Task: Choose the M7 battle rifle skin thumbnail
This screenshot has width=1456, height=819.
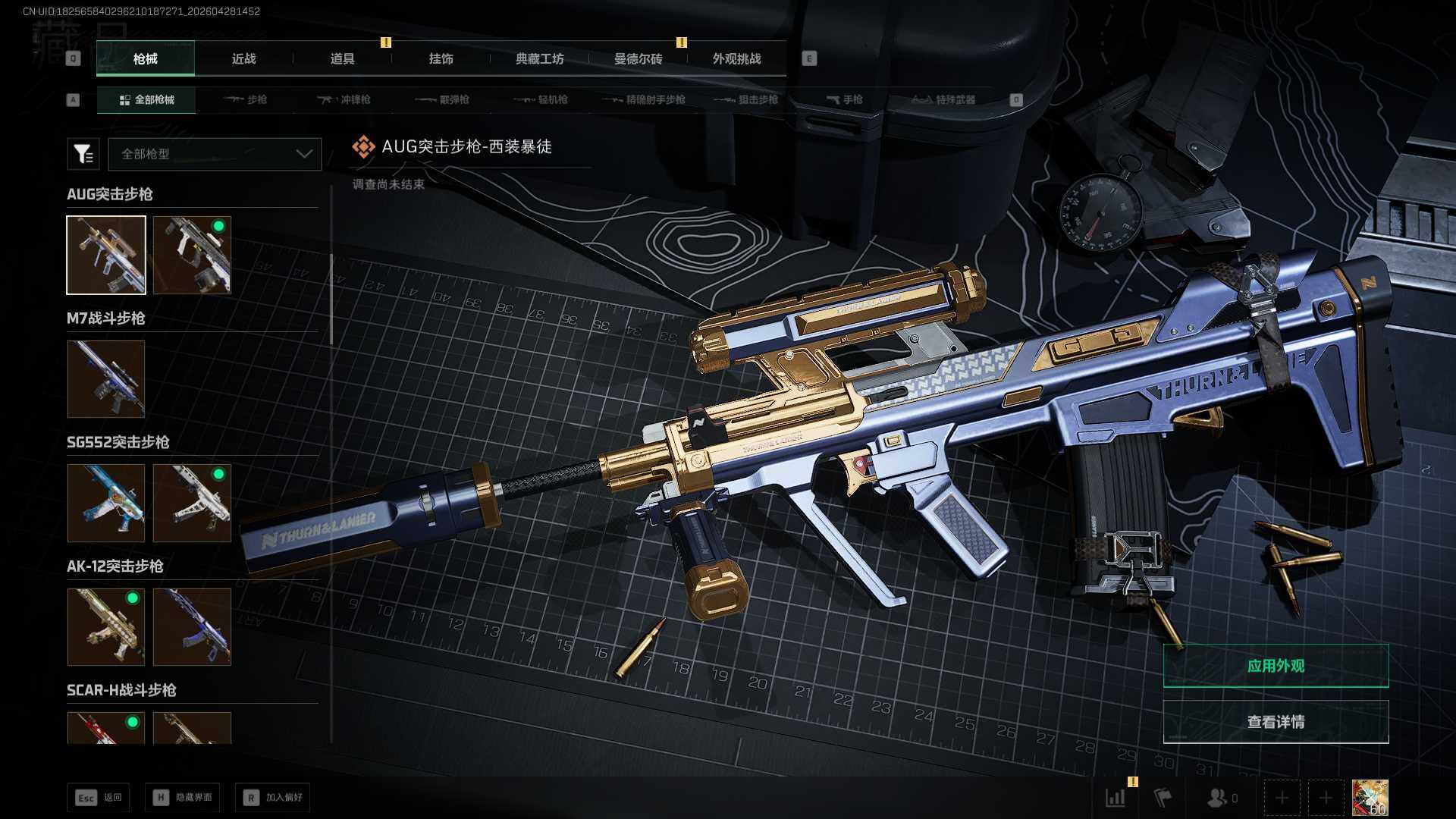Action: pos(106,378)
